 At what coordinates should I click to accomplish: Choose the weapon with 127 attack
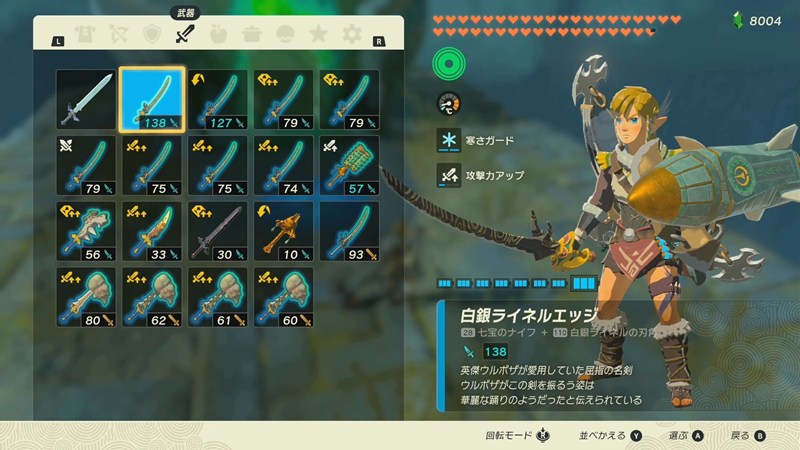point(218,99)
